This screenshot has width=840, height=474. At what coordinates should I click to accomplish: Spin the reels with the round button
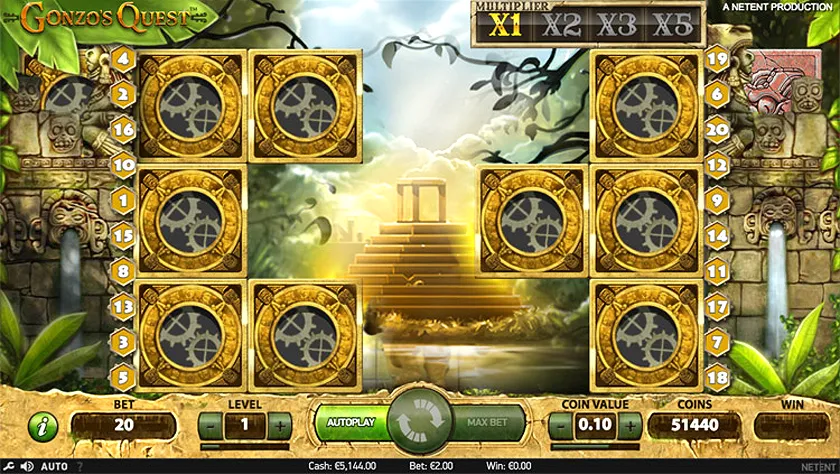tap(420, 422)
